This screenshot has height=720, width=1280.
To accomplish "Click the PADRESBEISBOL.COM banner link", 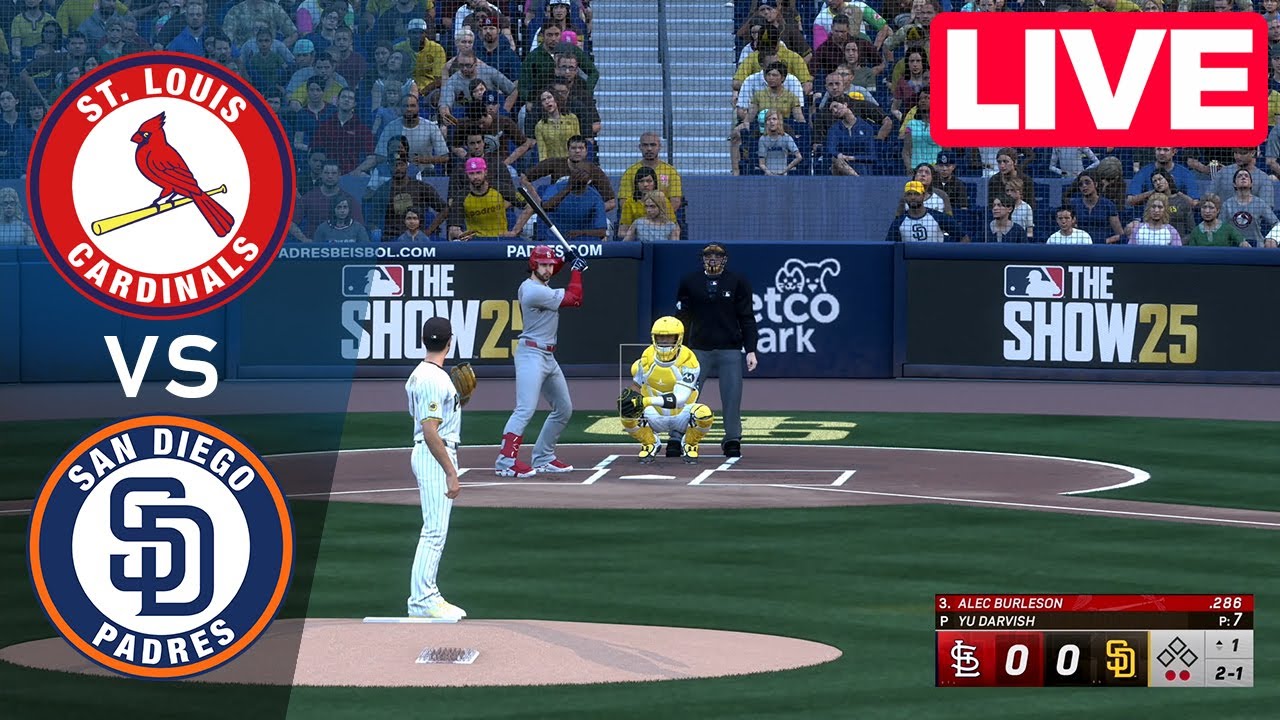I will (362, 251).
